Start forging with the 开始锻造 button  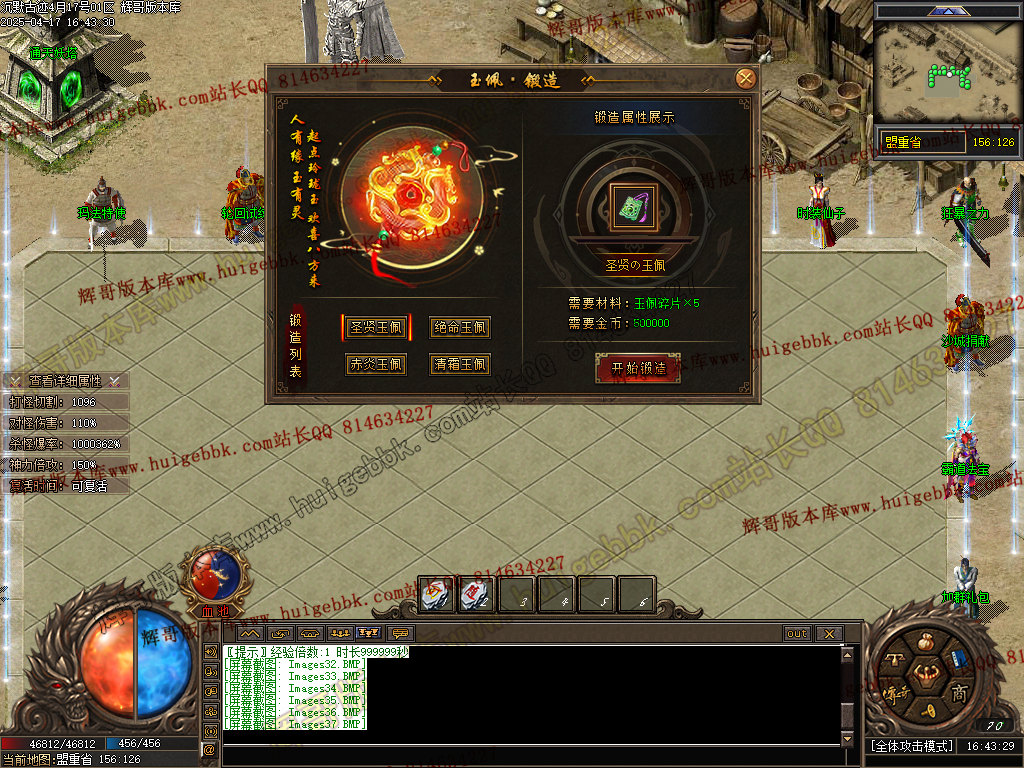[639, 368]
